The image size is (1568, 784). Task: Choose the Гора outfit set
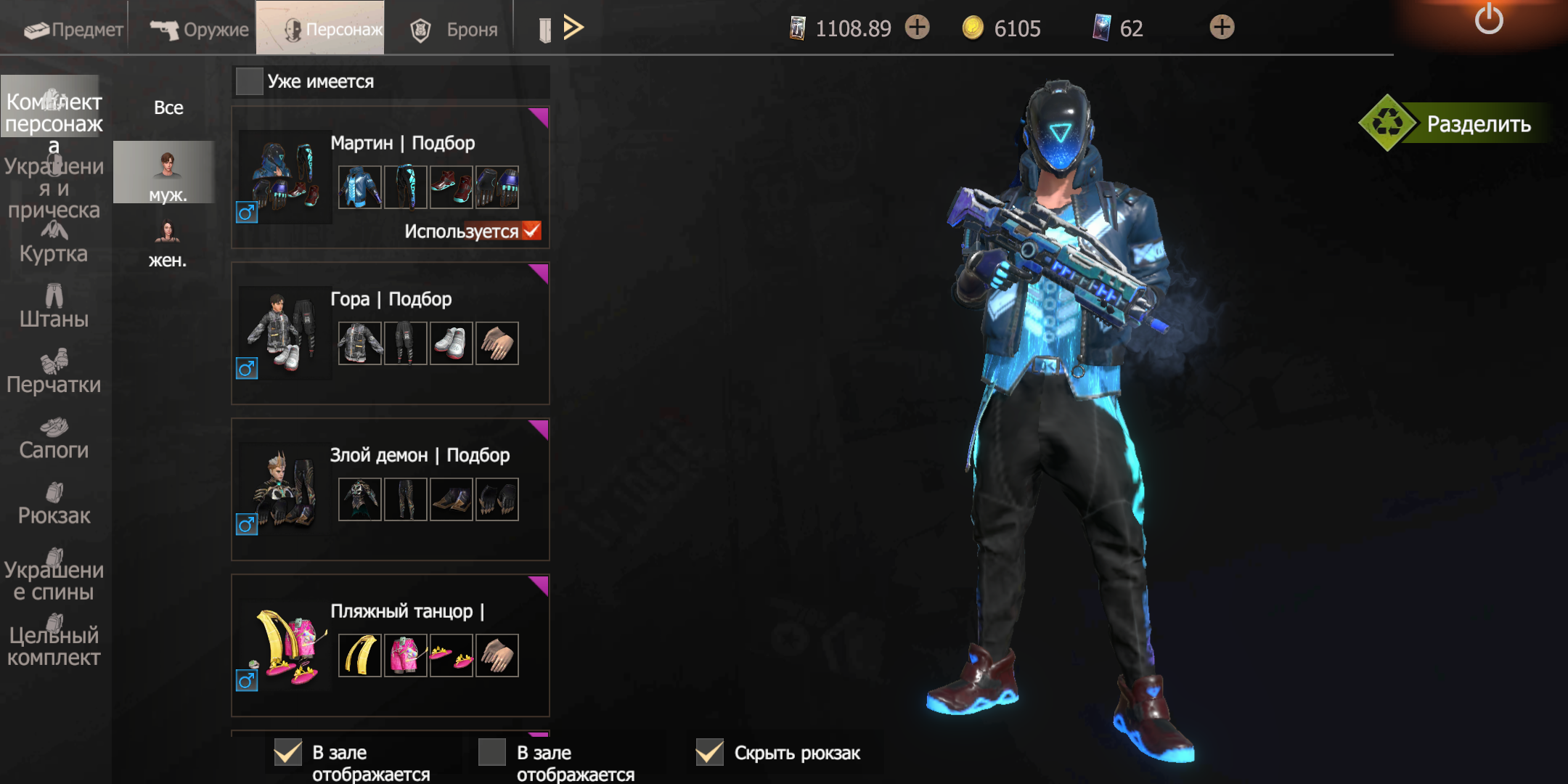tap(390, 333)
